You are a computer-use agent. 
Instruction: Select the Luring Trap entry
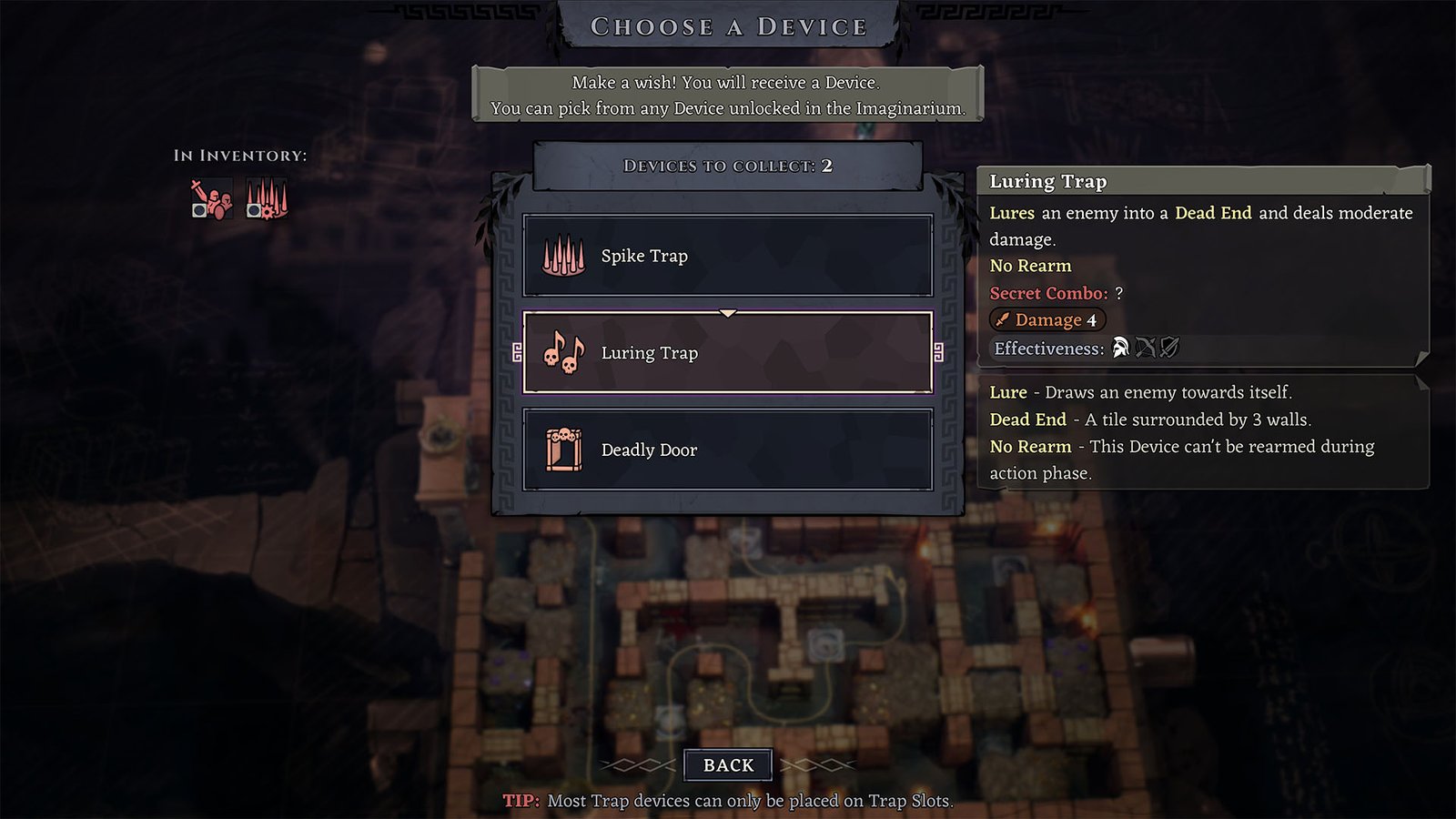pyautogui.click(x=727, y=353)
